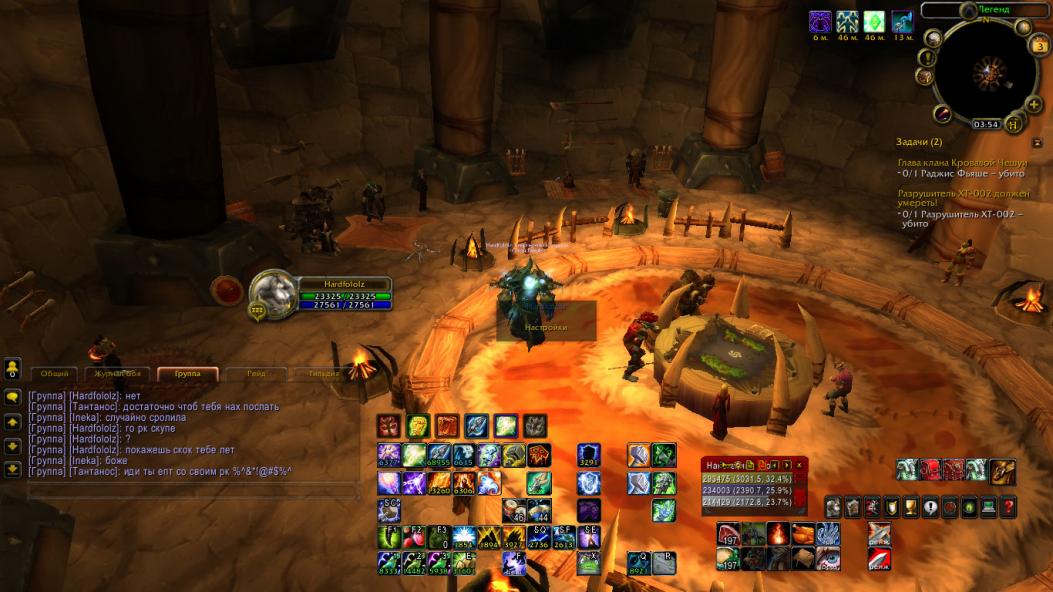This screenshot has height=592, width=1053.
Task: Click the Hardfololz player portrait
Action: click(x=270, y=294)
